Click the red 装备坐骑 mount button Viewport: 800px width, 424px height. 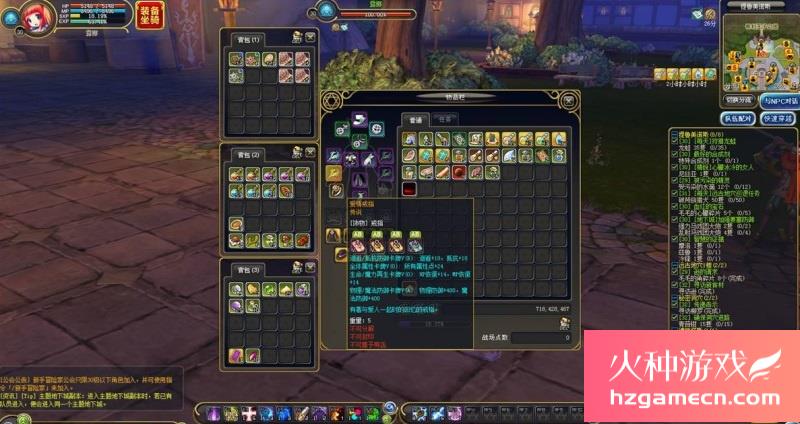tap(149, 16)
